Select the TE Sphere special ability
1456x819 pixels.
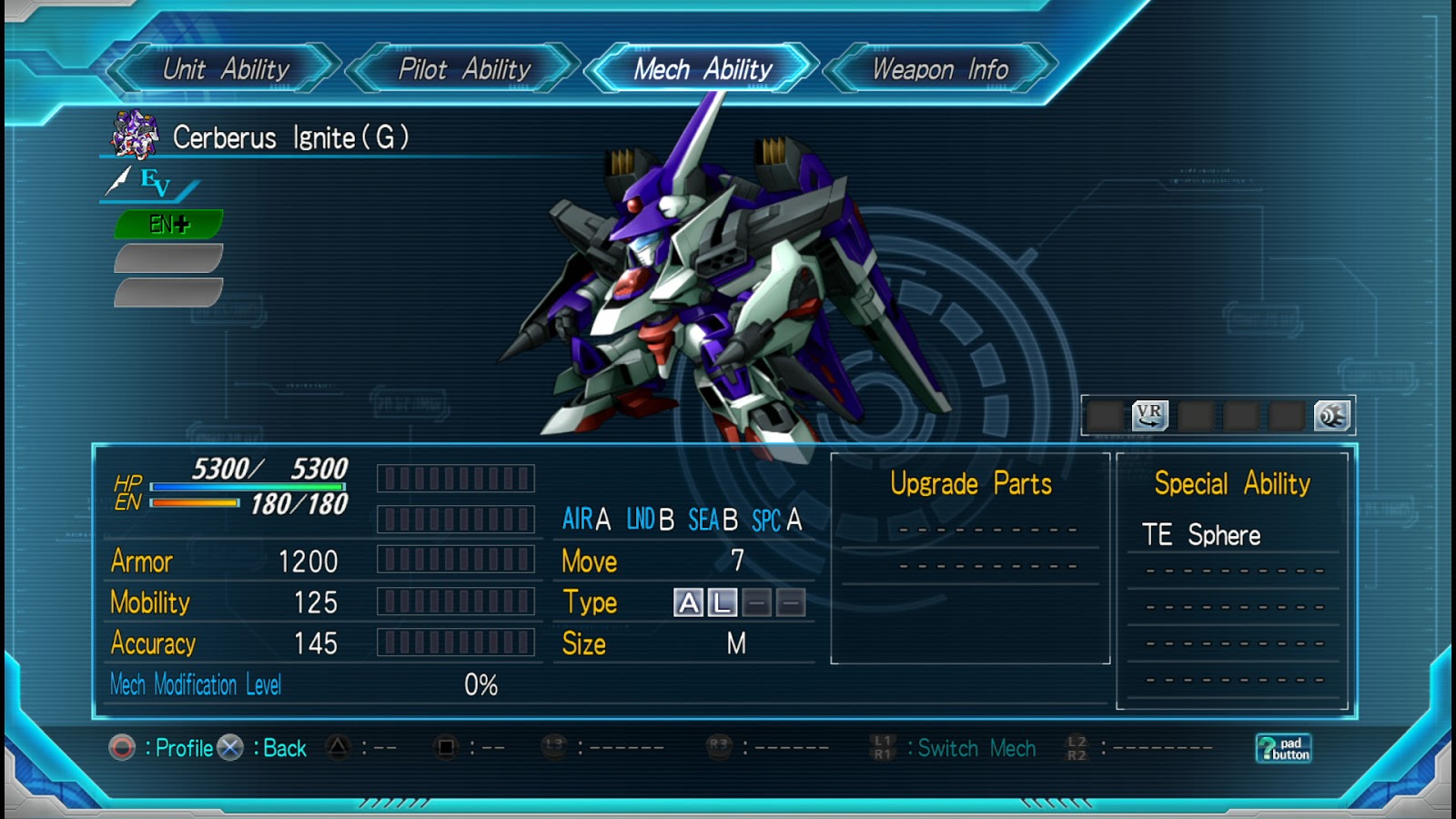(1201, 535)
